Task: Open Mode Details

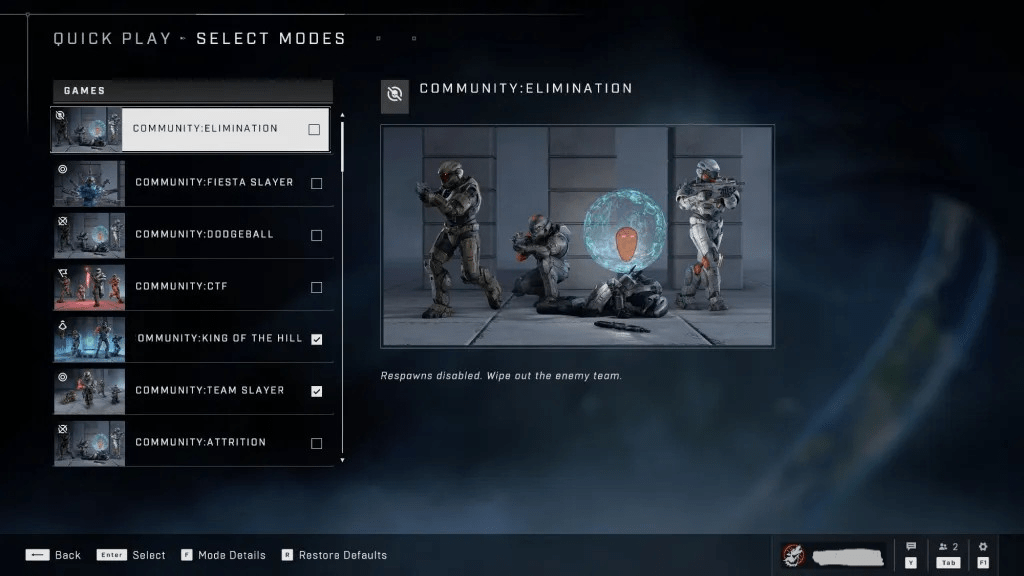Action: (x=223, y=555)
